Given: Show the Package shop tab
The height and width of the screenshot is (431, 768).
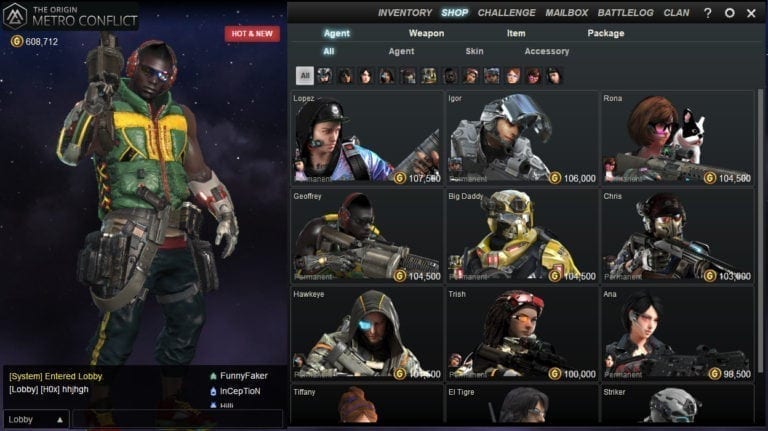Looking at the screenshot, I should click(x=606, y=33).
